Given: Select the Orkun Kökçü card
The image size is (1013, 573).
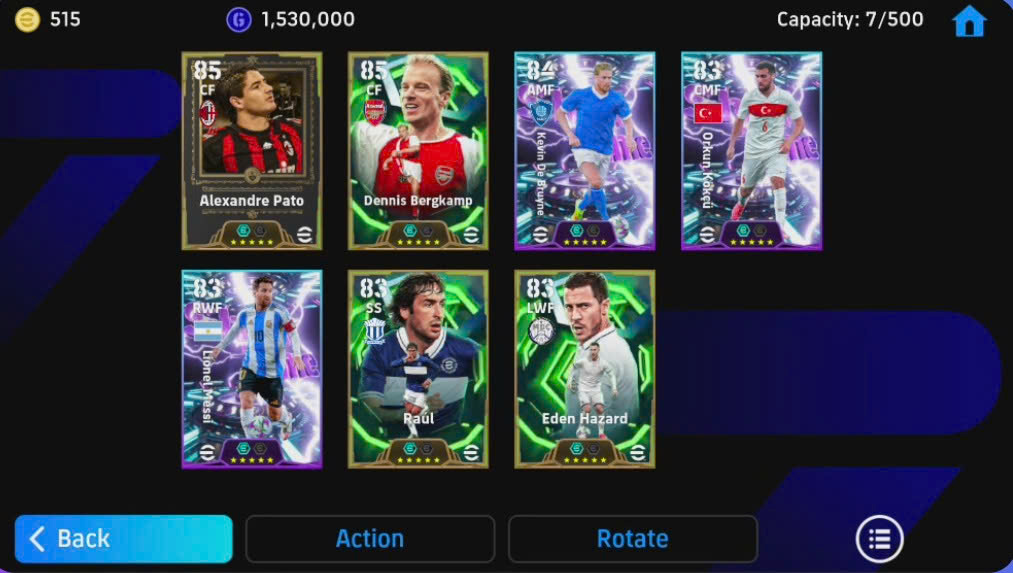Looking at the screenshot, I should pos(751,150).
